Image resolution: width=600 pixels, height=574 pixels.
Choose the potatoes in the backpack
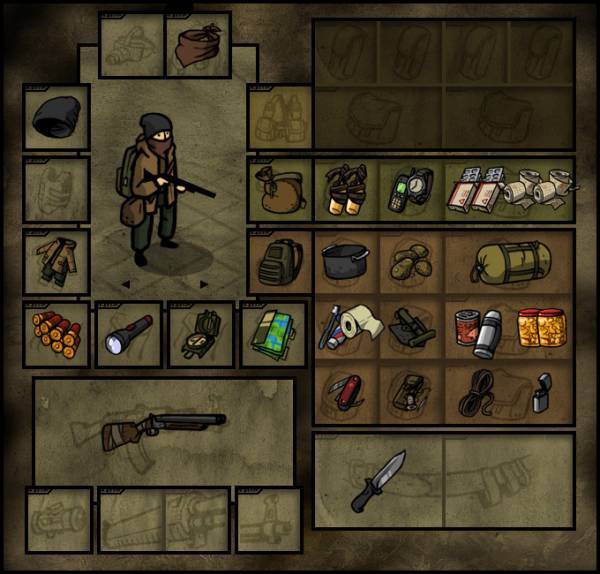tap(409, 262)
